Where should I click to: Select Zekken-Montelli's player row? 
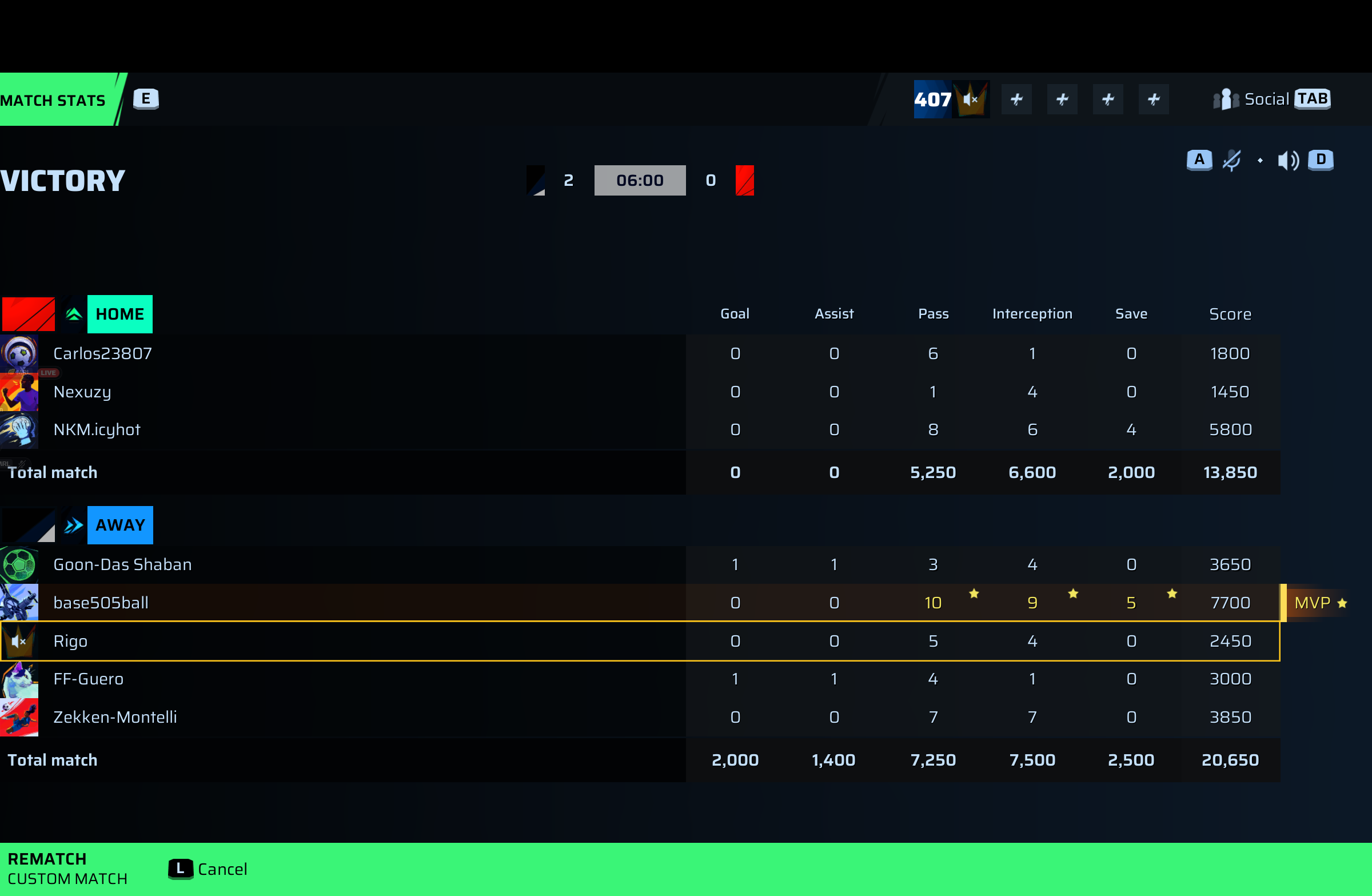point(115,717)
